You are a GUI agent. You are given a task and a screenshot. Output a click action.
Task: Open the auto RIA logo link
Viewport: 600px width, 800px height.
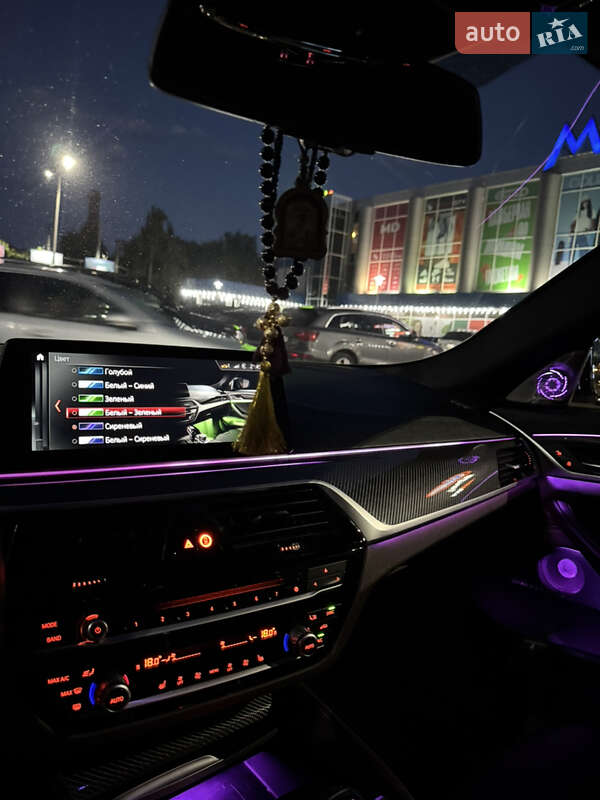click(520, 33)
